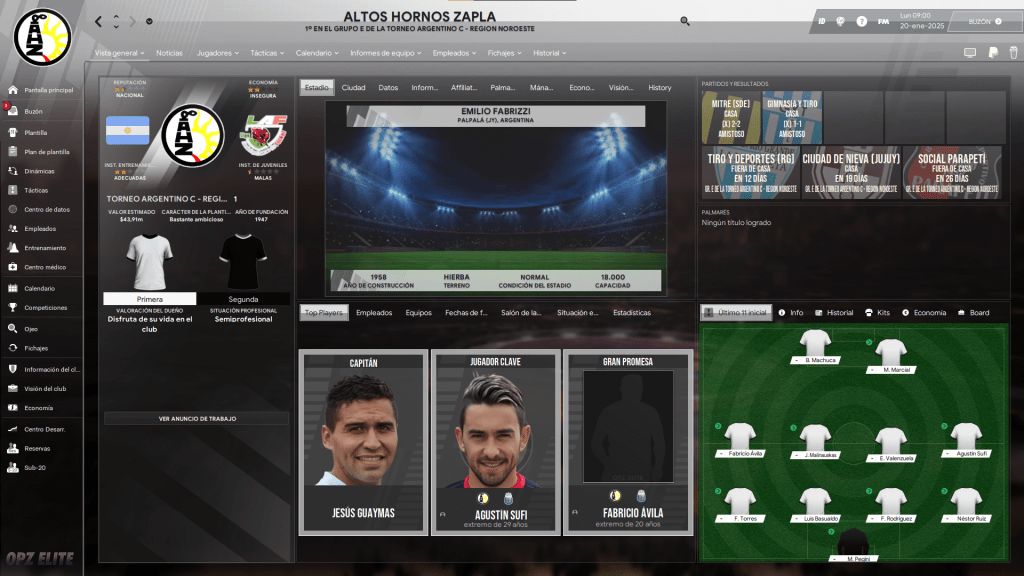Open Agustín Sufi key player card
Image resolution: width=1024 pixels, height=576 pixels.
pyautogui.click(x=492, y=440)
